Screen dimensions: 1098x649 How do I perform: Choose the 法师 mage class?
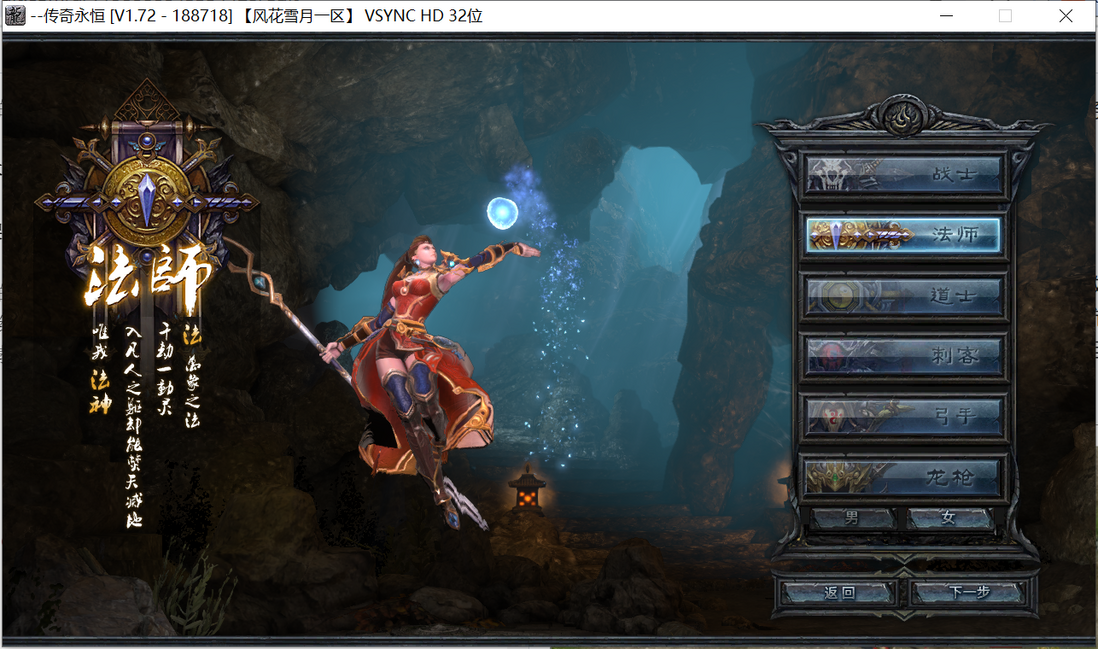(x=904, y=235)
